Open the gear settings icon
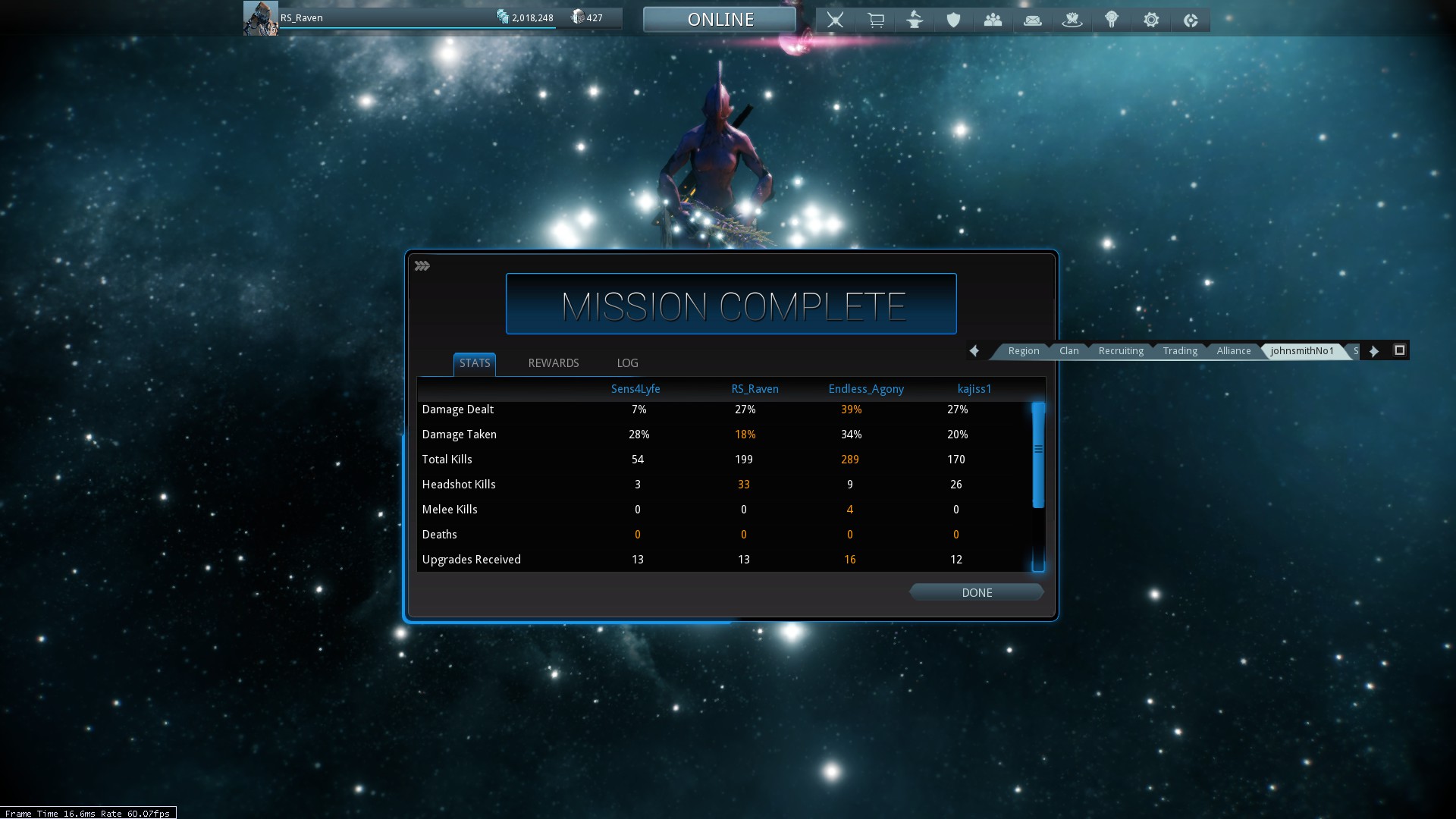The width and height of the screenshot is (1456, 819). point(1150,20)
